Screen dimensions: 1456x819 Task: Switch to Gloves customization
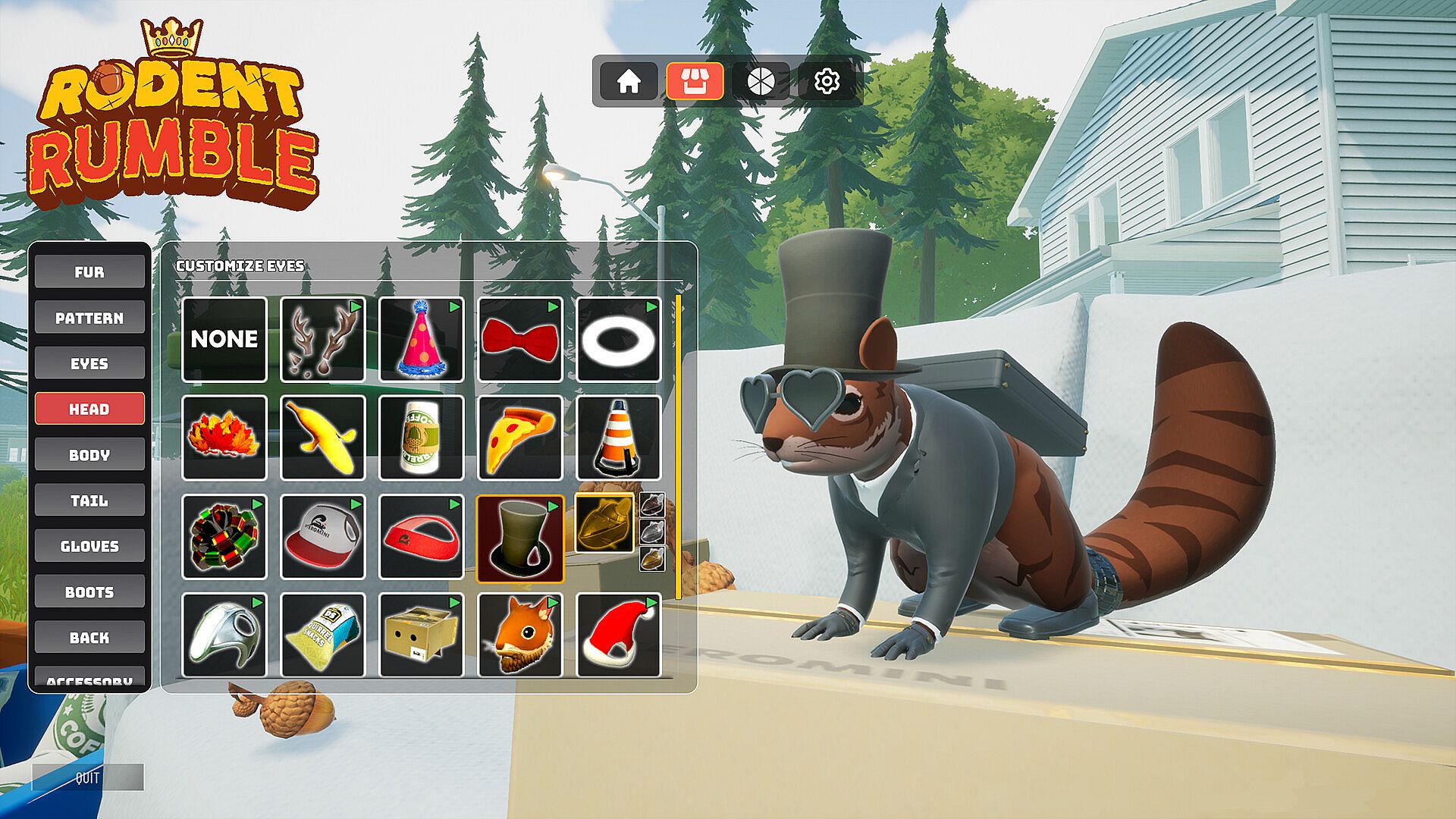pyautogui.click(x=89, y=546)
